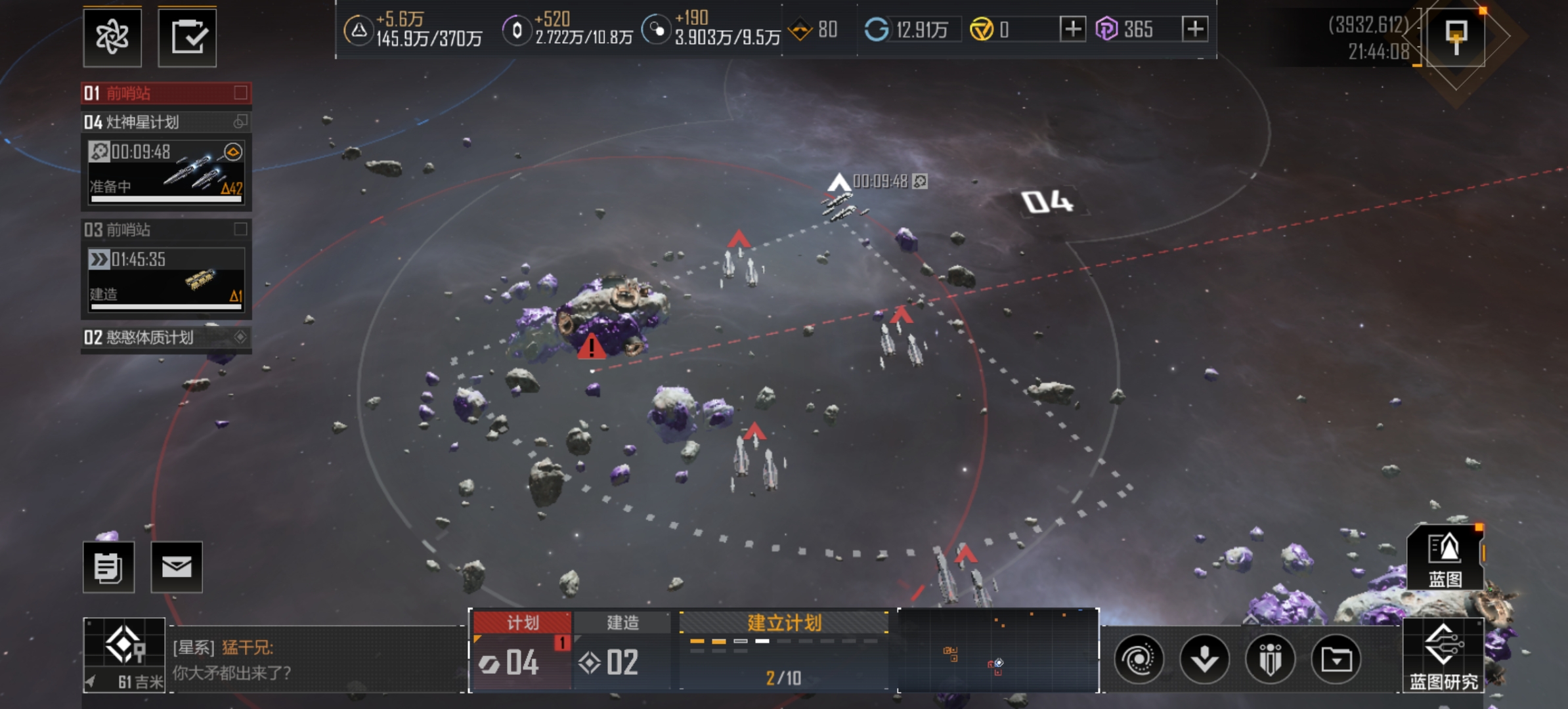Open the 蓝图 blueprint button
Viewport: 1568px width, 709px height.
point(1445,558)
